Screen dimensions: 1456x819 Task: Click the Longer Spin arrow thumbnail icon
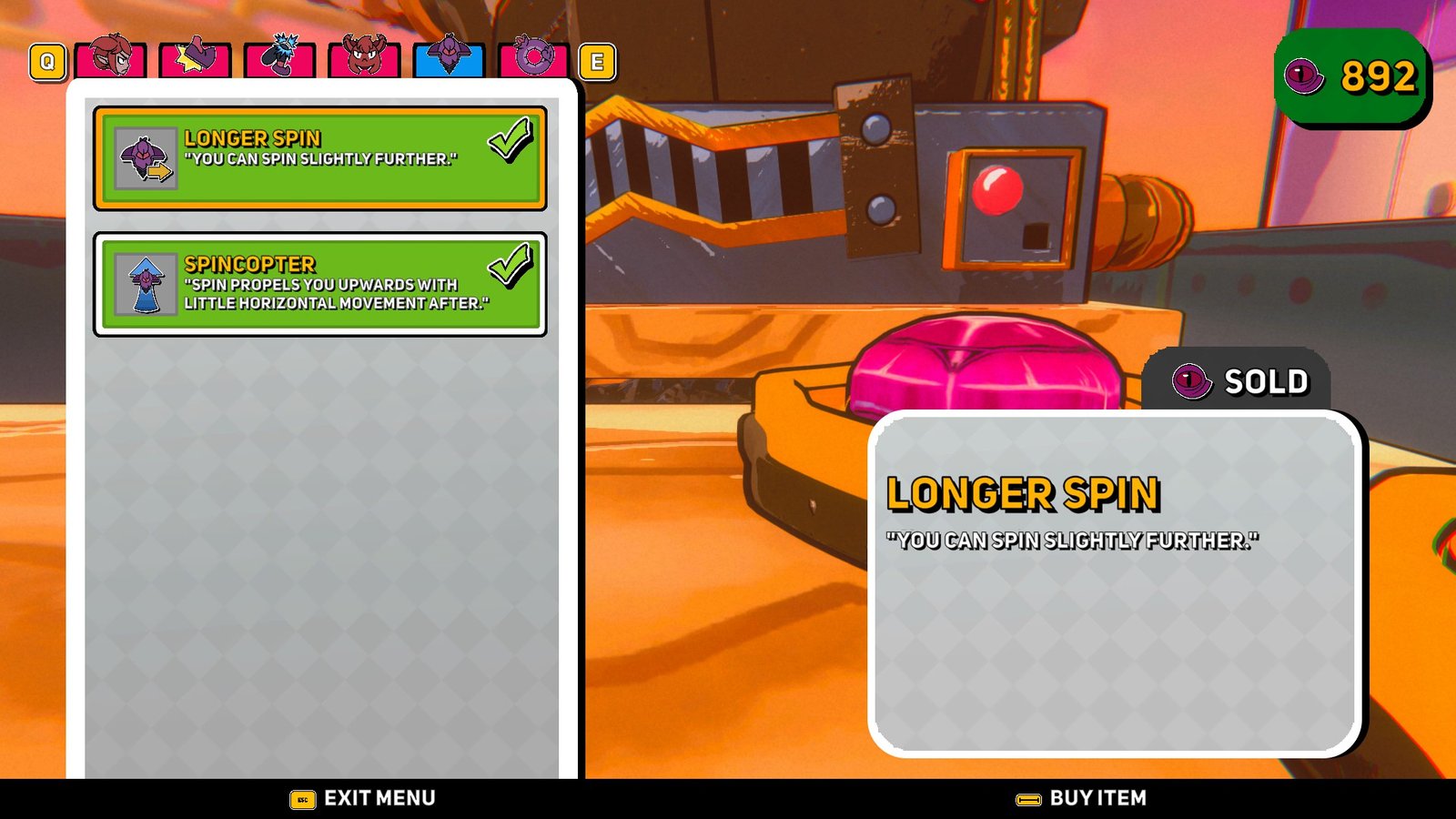tap(144, 157)
